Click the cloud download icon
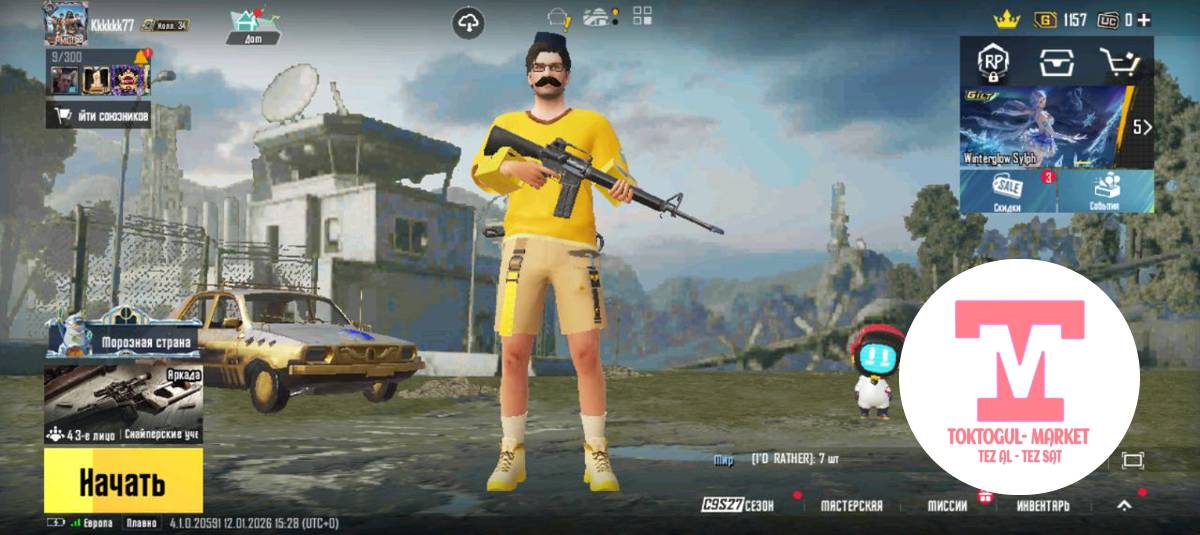Image resolution: width=1200 pixels, height=535 pixels. click(468, 22)
